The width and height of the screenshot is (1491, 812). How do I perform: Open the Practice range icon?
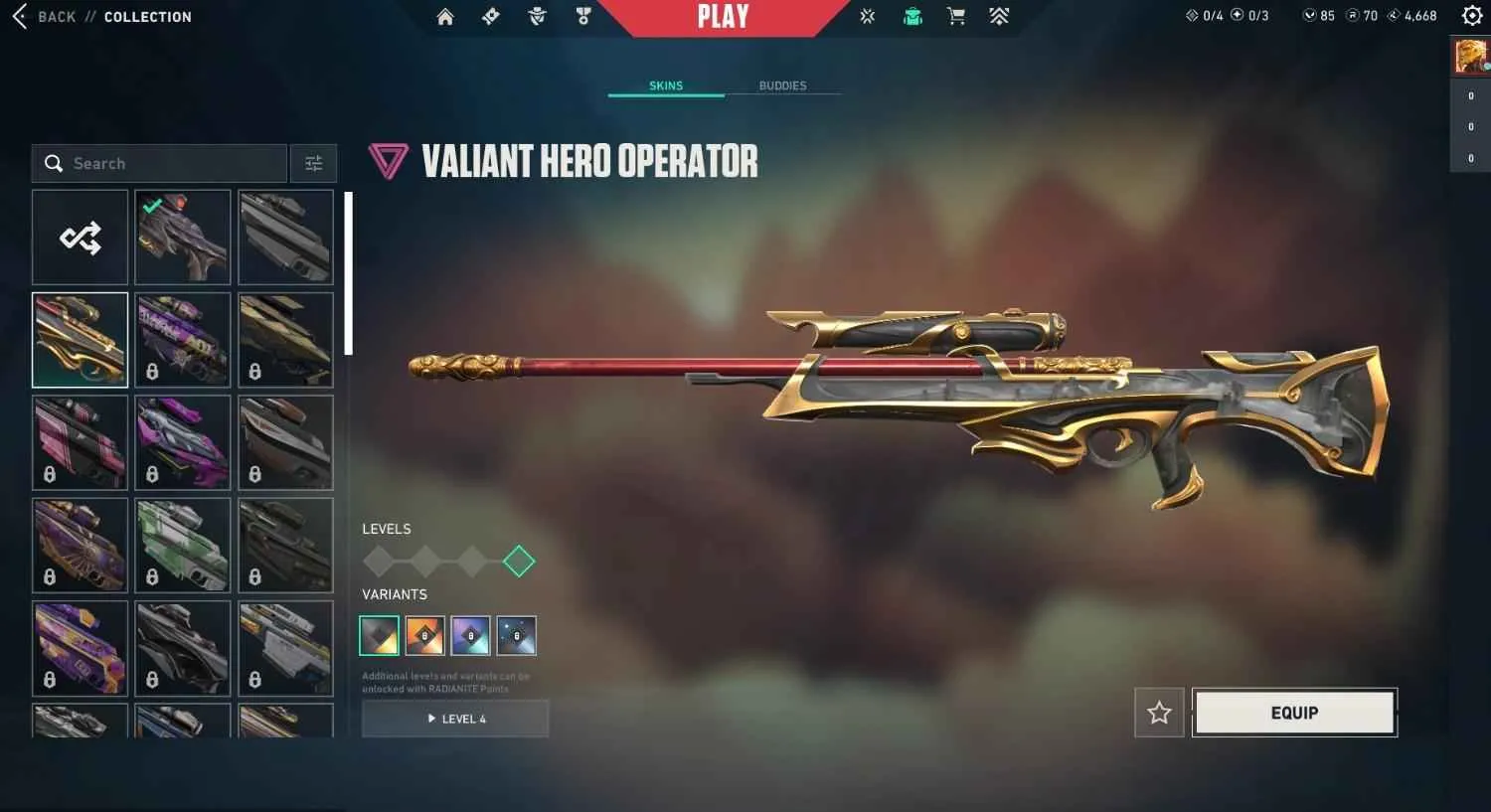pos(867,16)
